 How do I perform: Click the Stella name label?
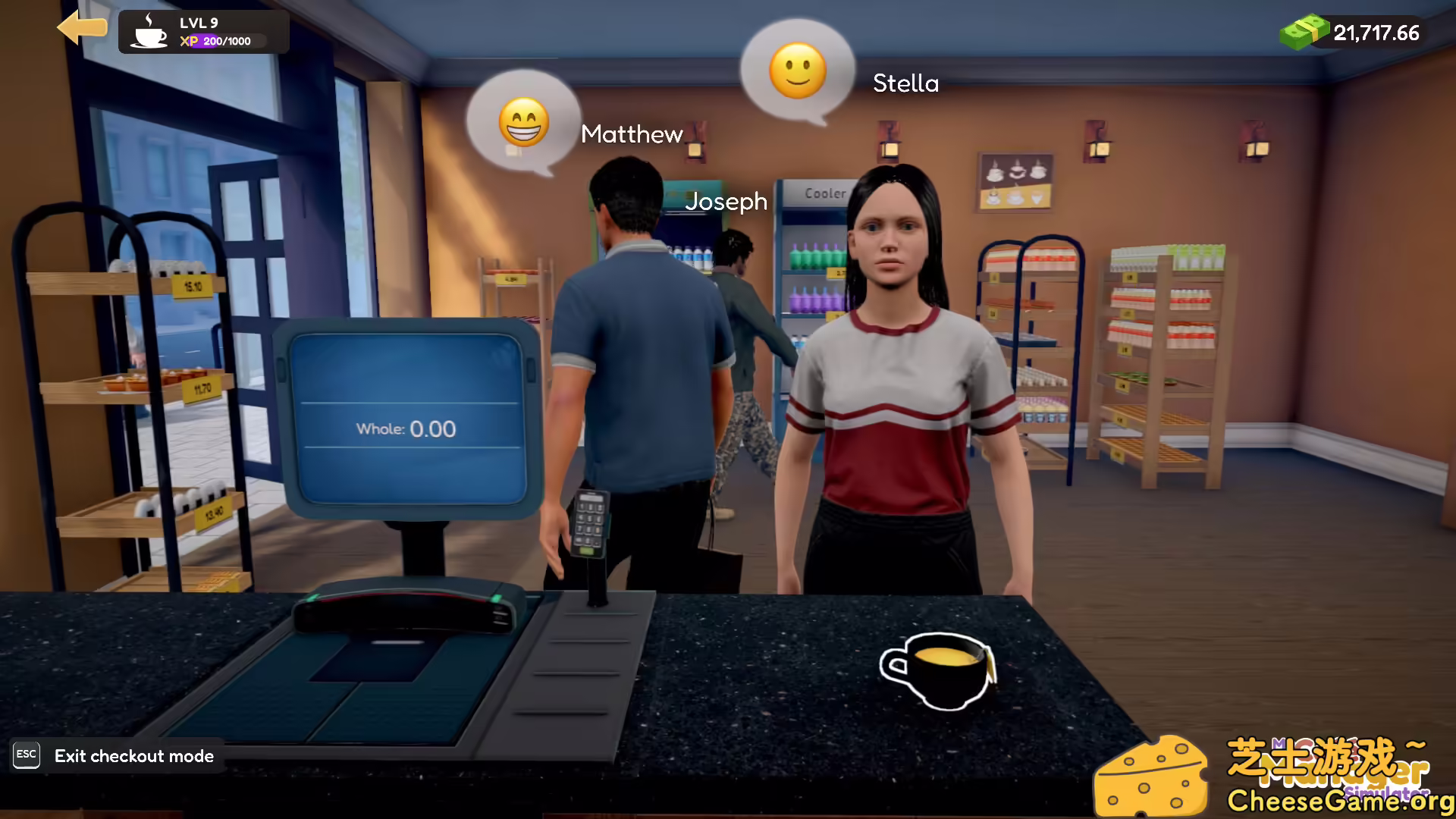click(x=905, y=83)
